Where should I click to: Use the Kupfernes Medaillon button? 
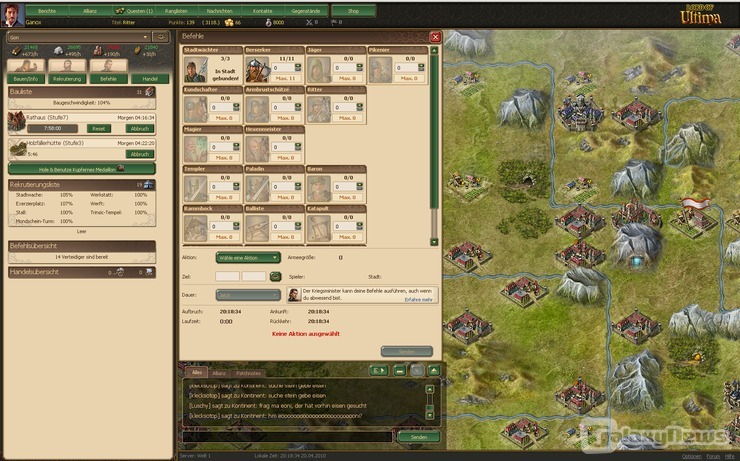(x=80, y=169)
